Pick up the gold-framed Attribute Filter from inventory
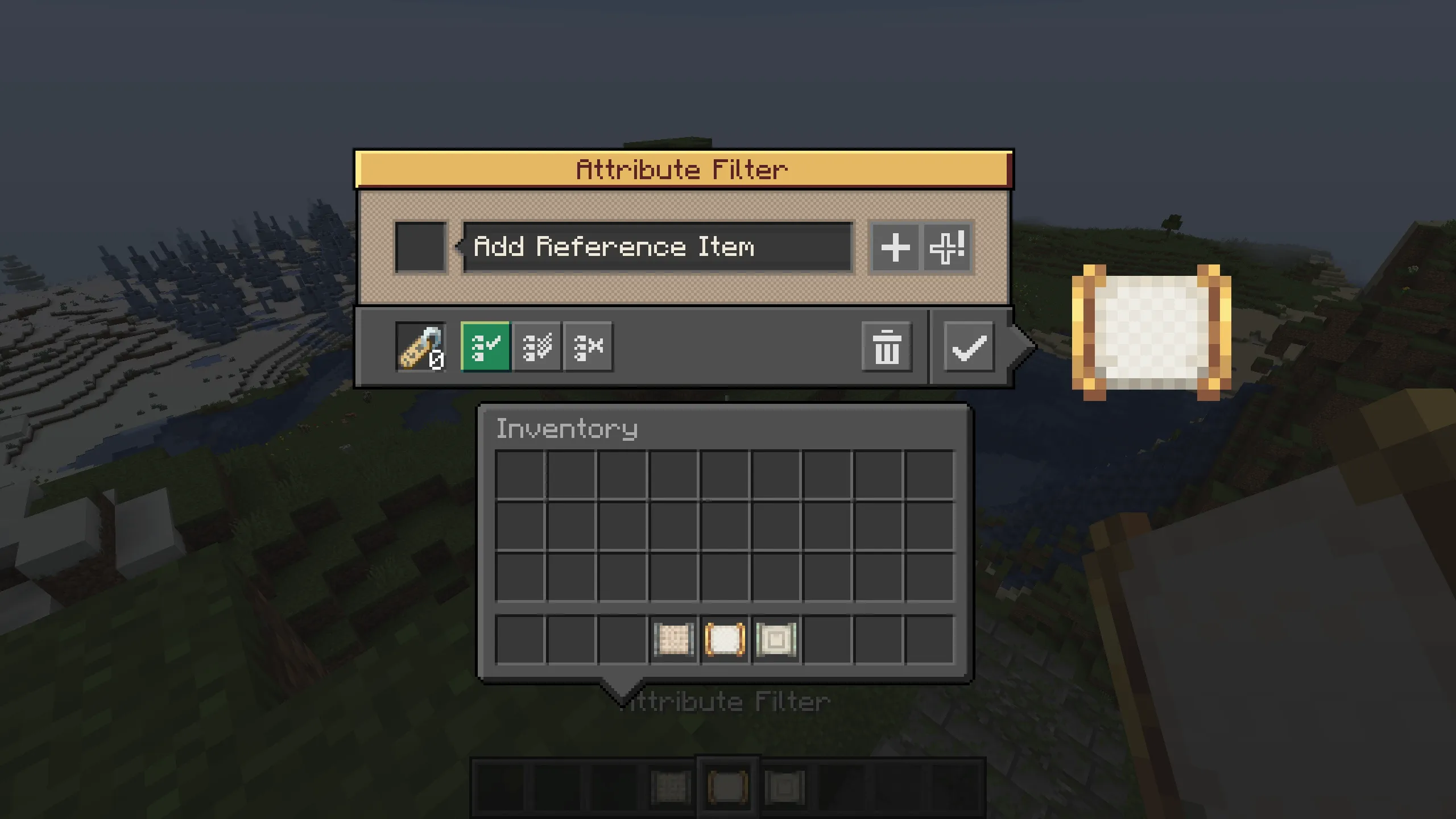Image resolution: width=1456 pixels, height=819 pixels. (724, 641)
